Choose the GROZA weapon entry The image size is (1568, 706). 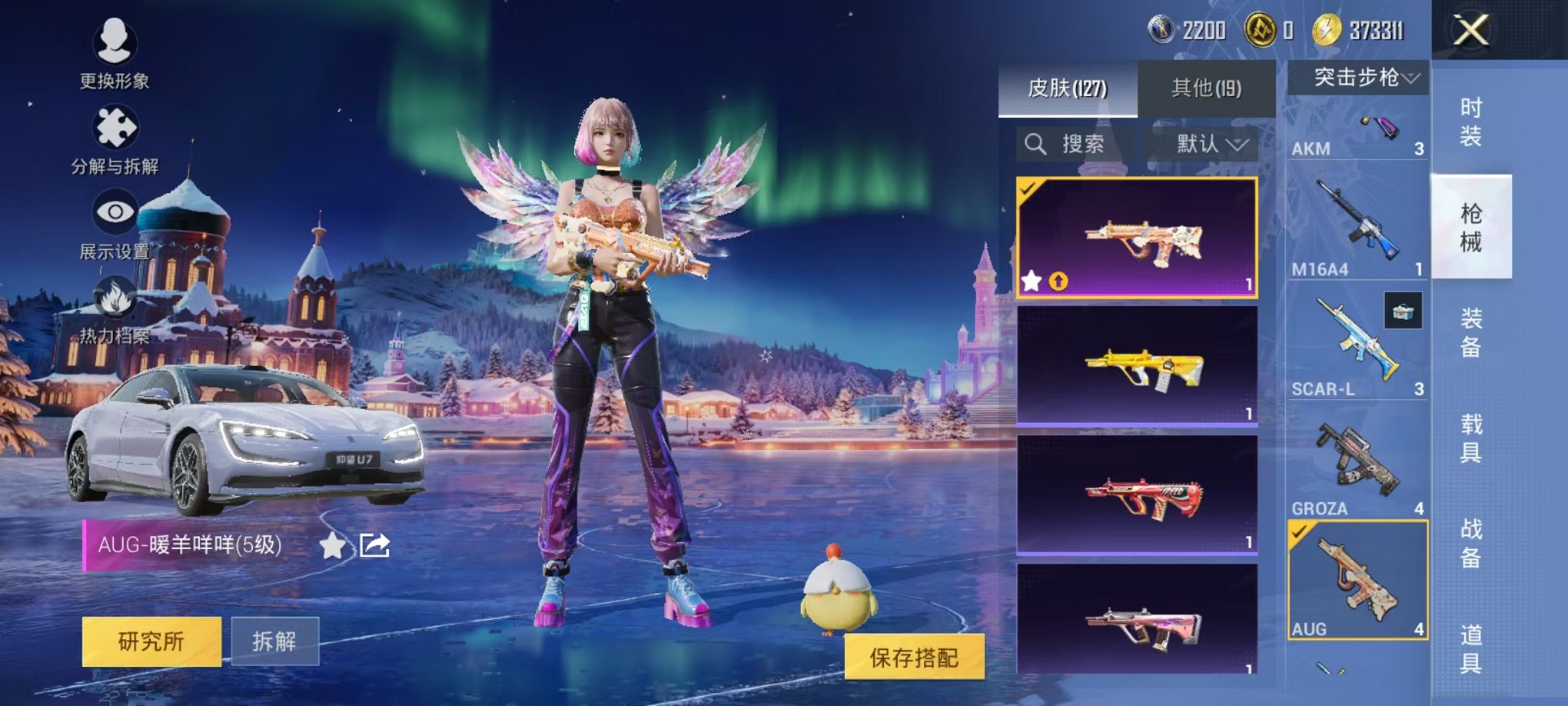click(x=1357, y=463)
